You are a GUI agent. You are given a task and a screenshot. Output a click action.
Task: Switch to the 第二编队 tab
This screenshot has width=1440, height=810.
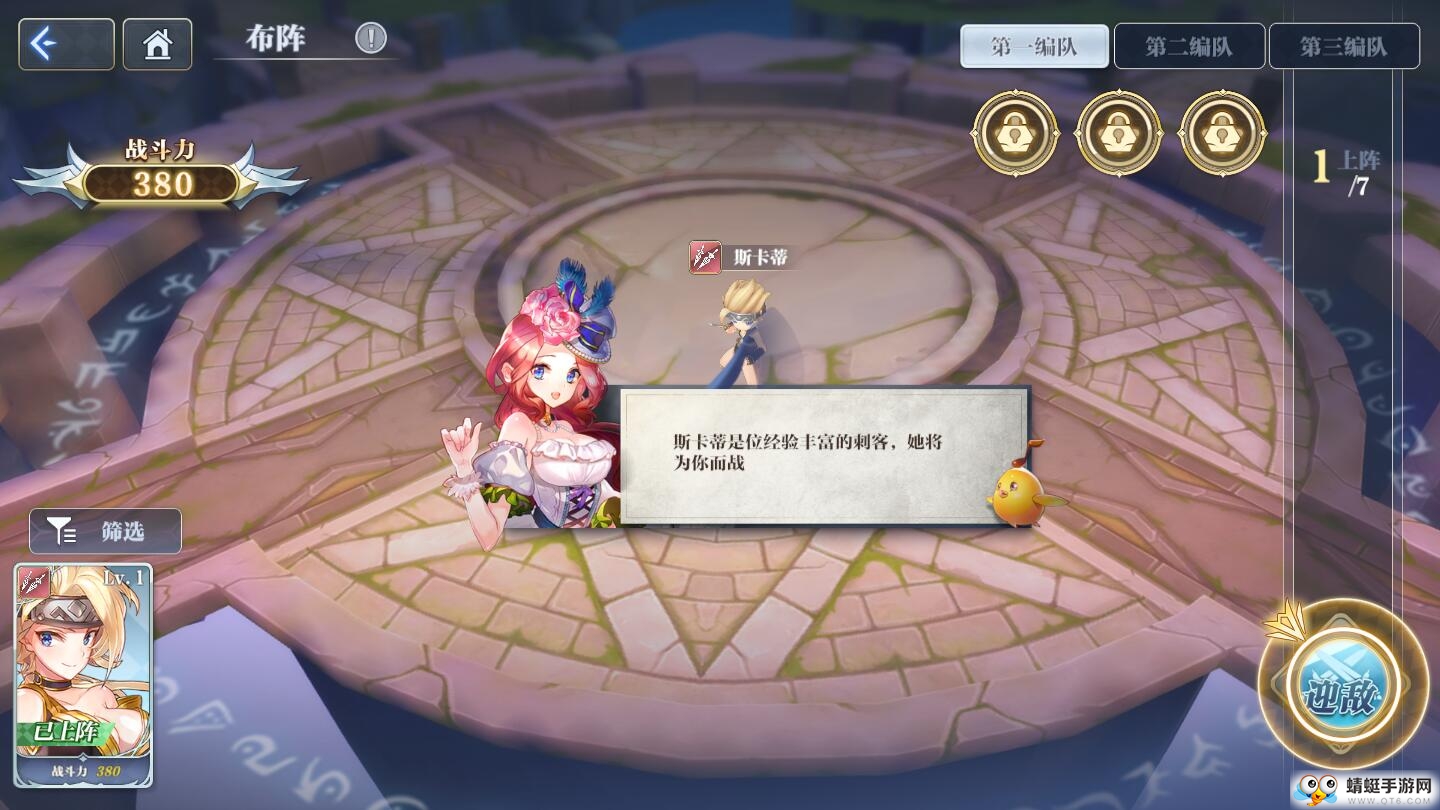pos(1188,44)
